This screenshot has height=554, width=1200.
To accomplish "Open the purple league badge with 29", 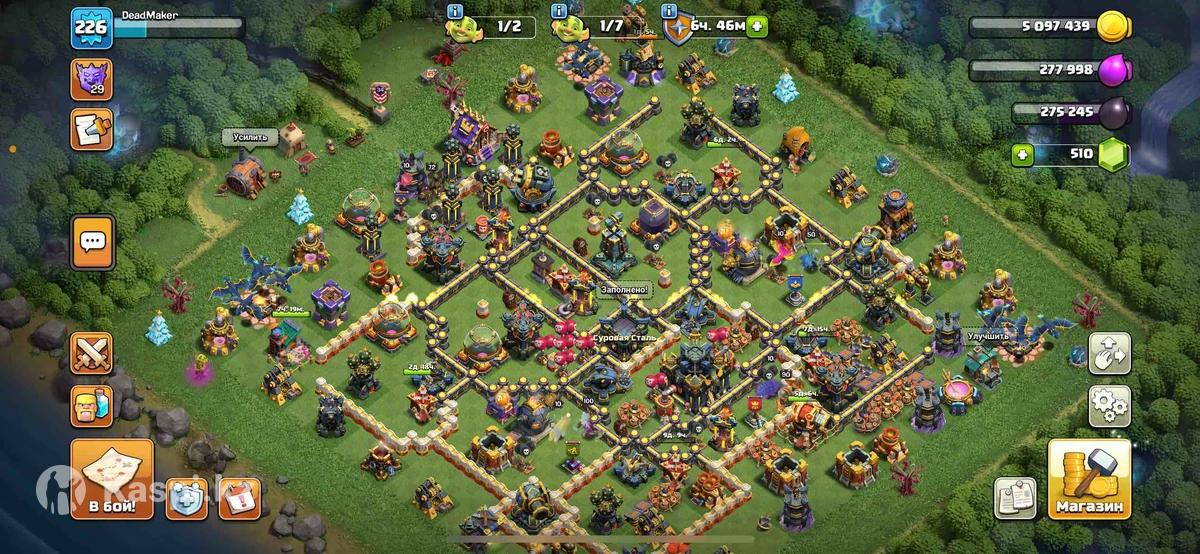I will 91,79.
